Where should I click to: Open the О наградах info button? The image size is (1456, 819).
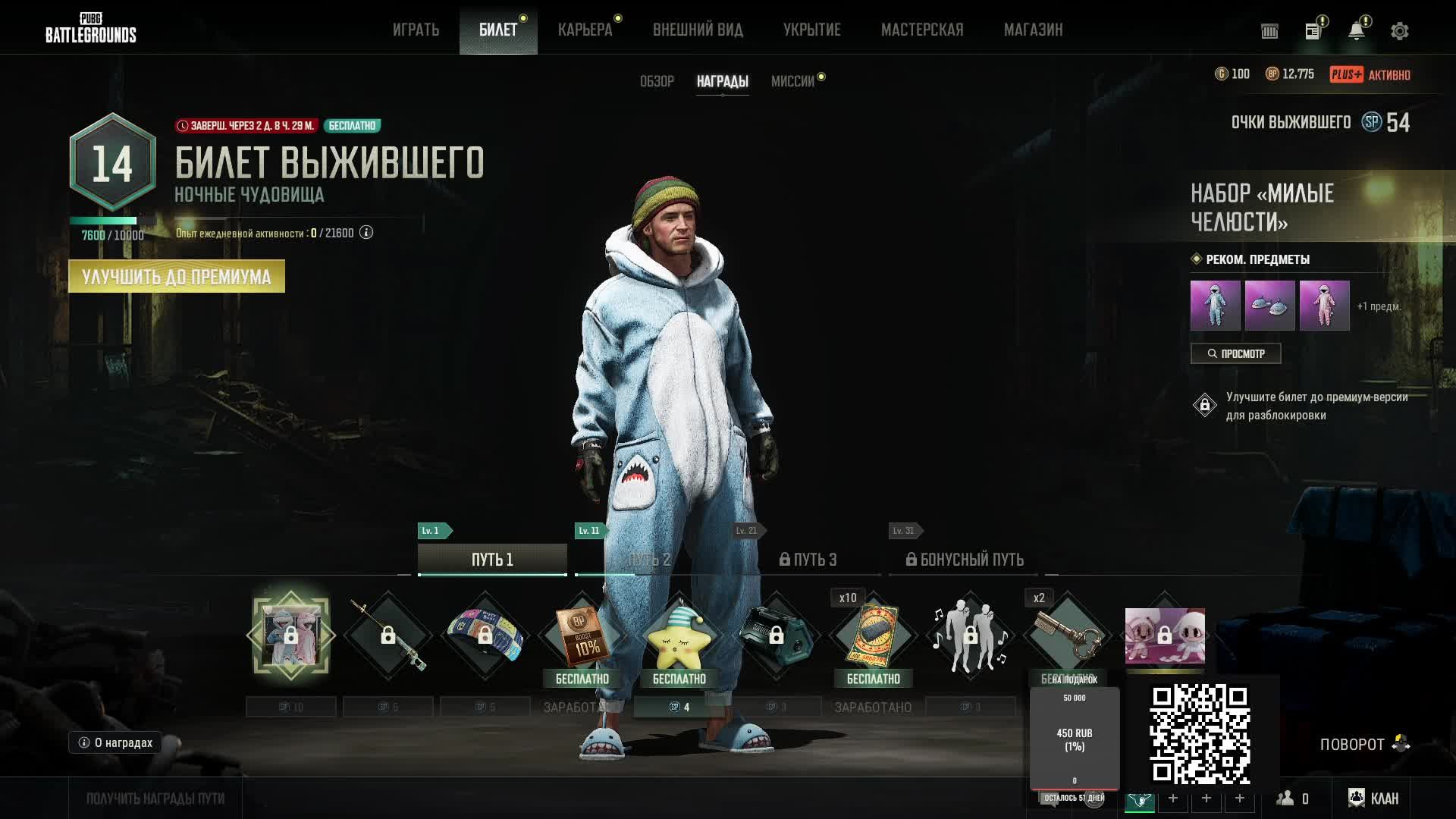pos(115,742)
